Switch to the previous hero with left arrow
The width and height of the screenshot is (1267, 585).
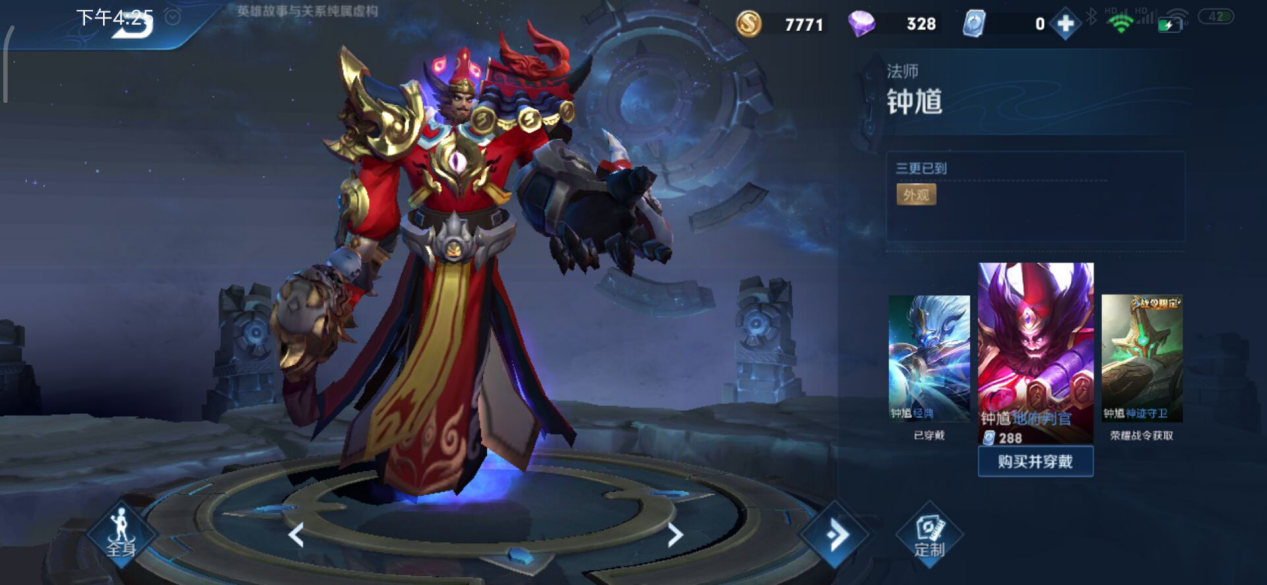click(x=296, y=535)
